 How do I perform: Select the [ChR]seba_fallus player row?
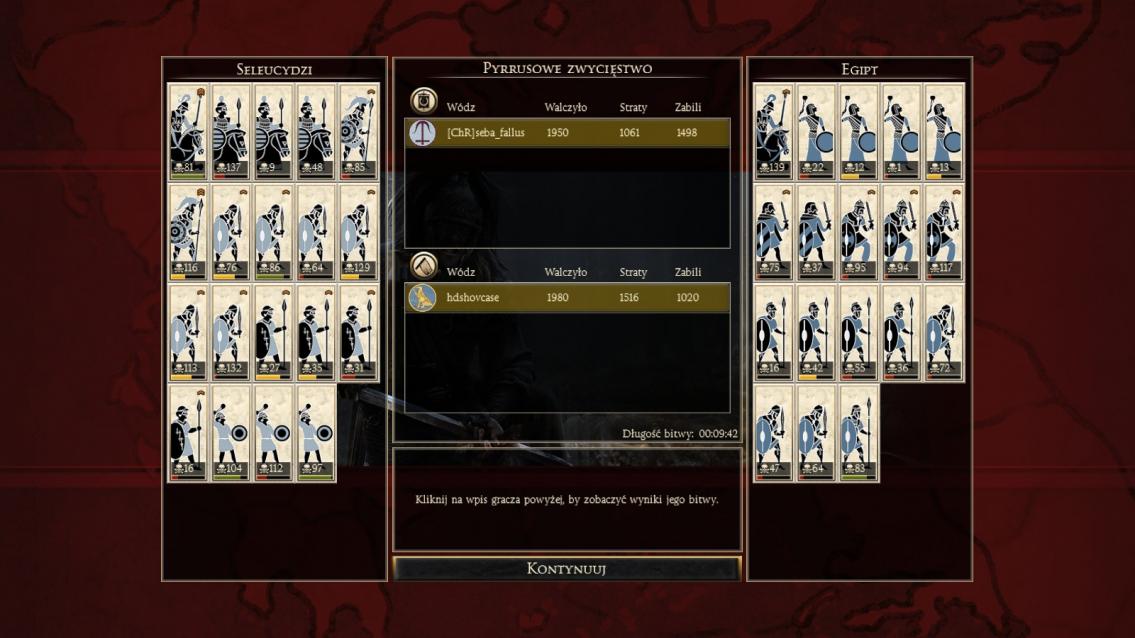pos(567,133)
